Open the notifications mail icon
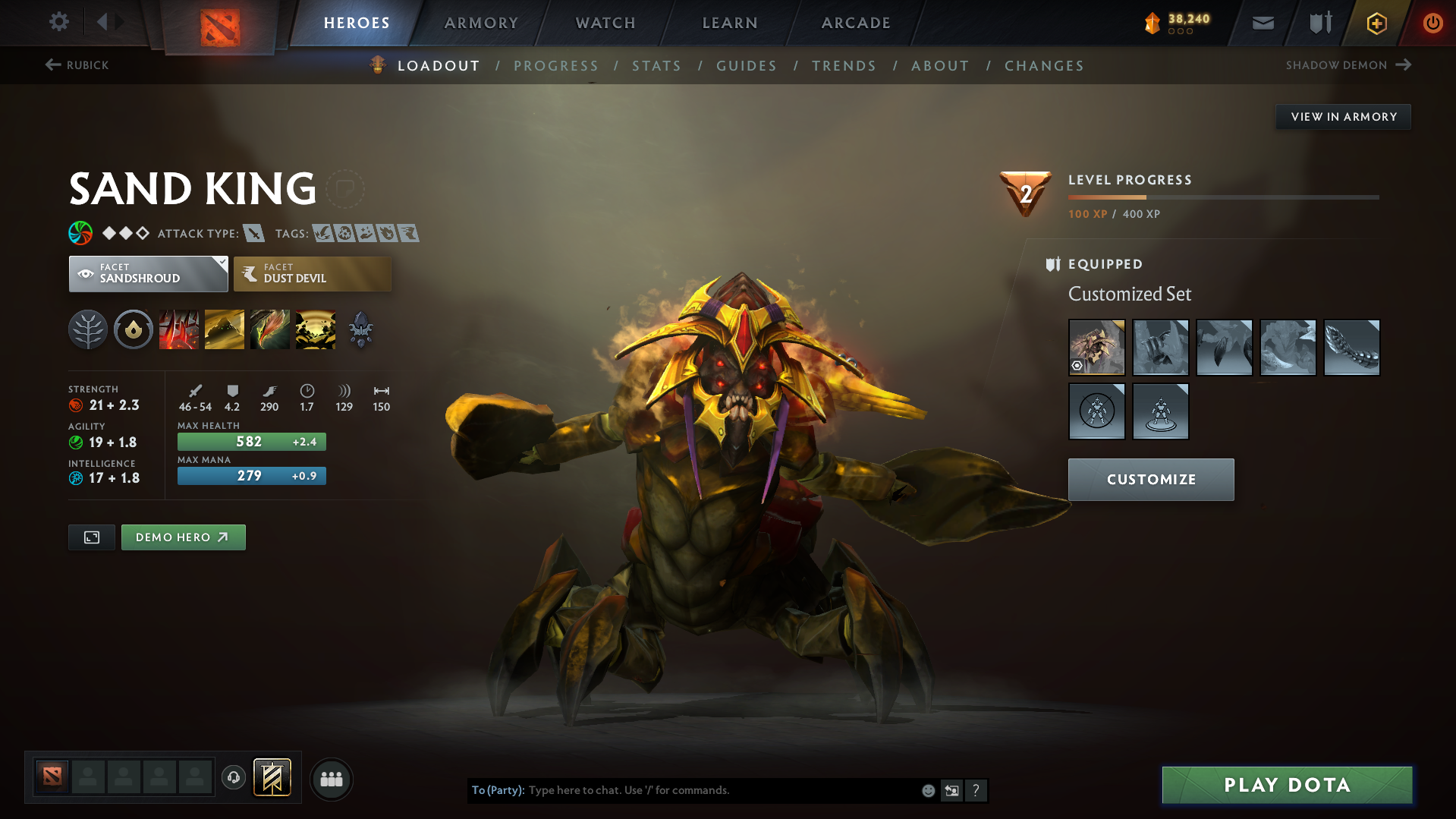 click(1262, 23)
